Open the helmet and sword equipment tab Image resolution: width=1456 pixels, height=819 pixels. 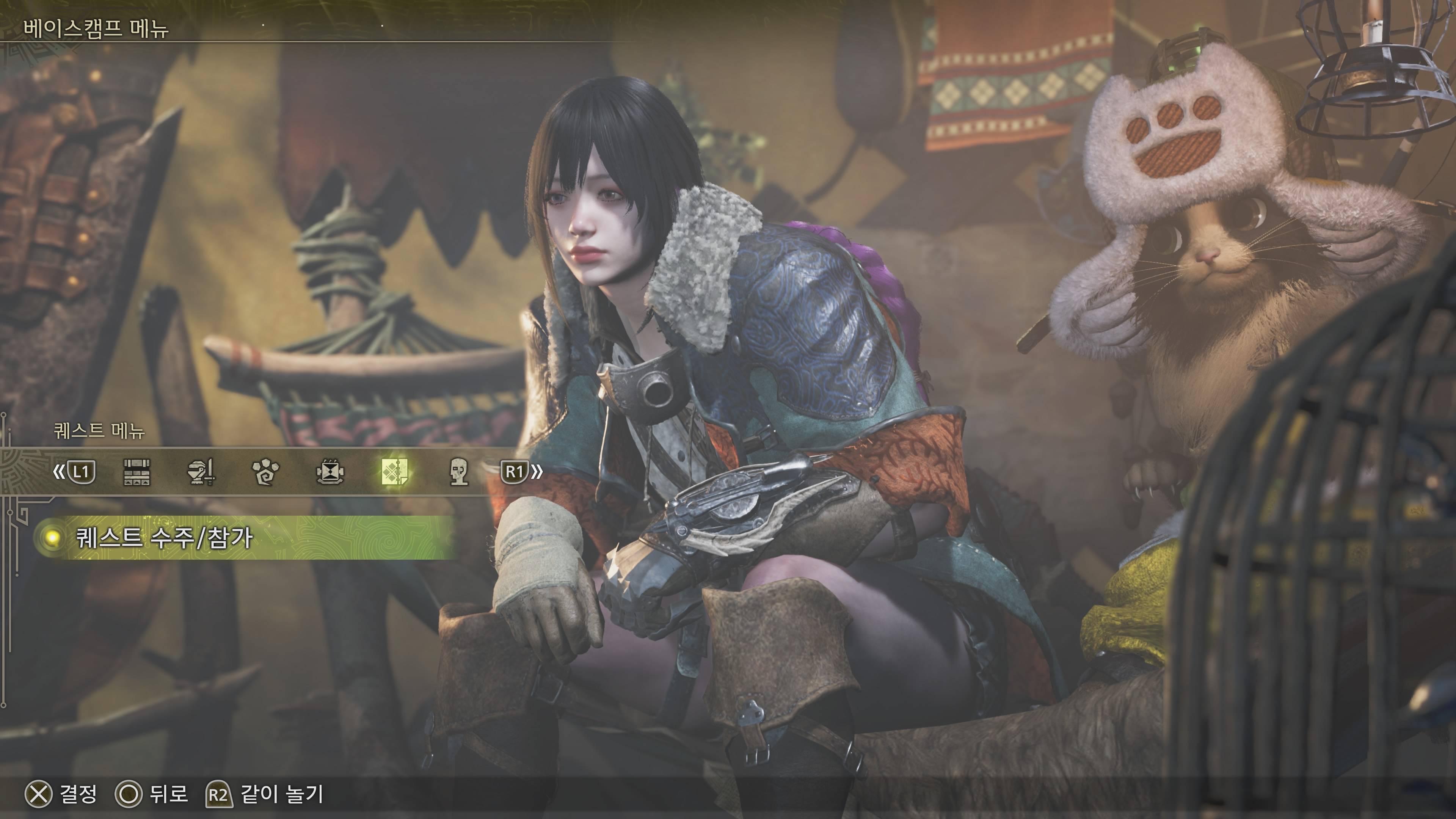click(201, 472)
